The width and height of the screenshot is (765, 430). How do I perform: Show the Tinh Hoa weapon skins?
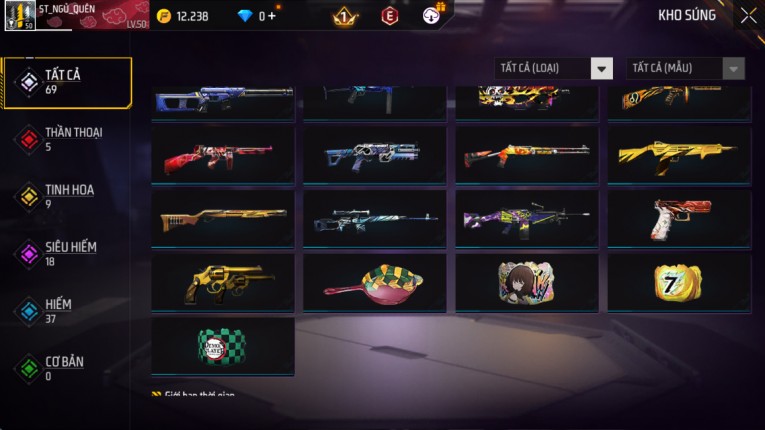coord(67,196)
